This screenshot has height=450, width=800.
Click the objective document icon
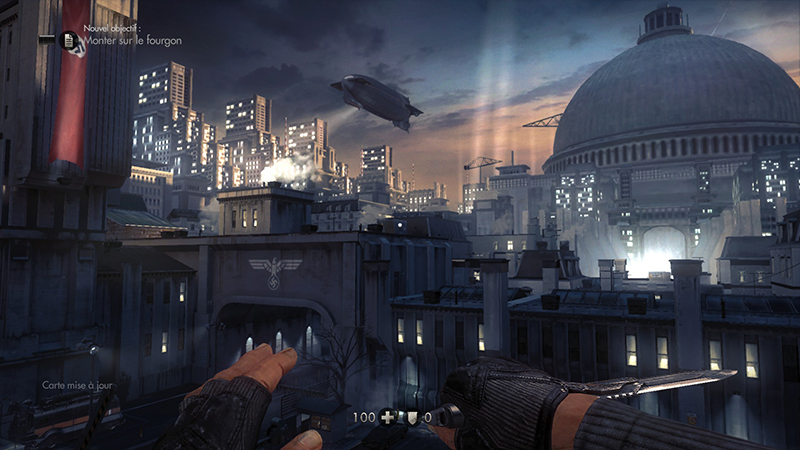pos(68,40)
